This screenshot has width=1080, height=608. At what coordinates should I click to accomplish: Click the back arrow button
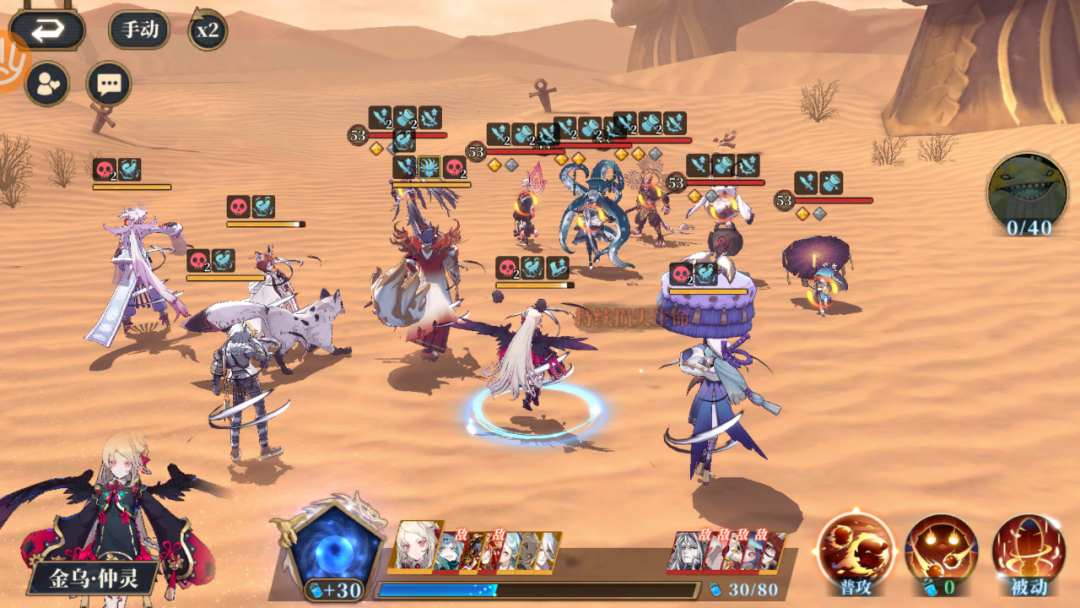[x=47, y=30]
